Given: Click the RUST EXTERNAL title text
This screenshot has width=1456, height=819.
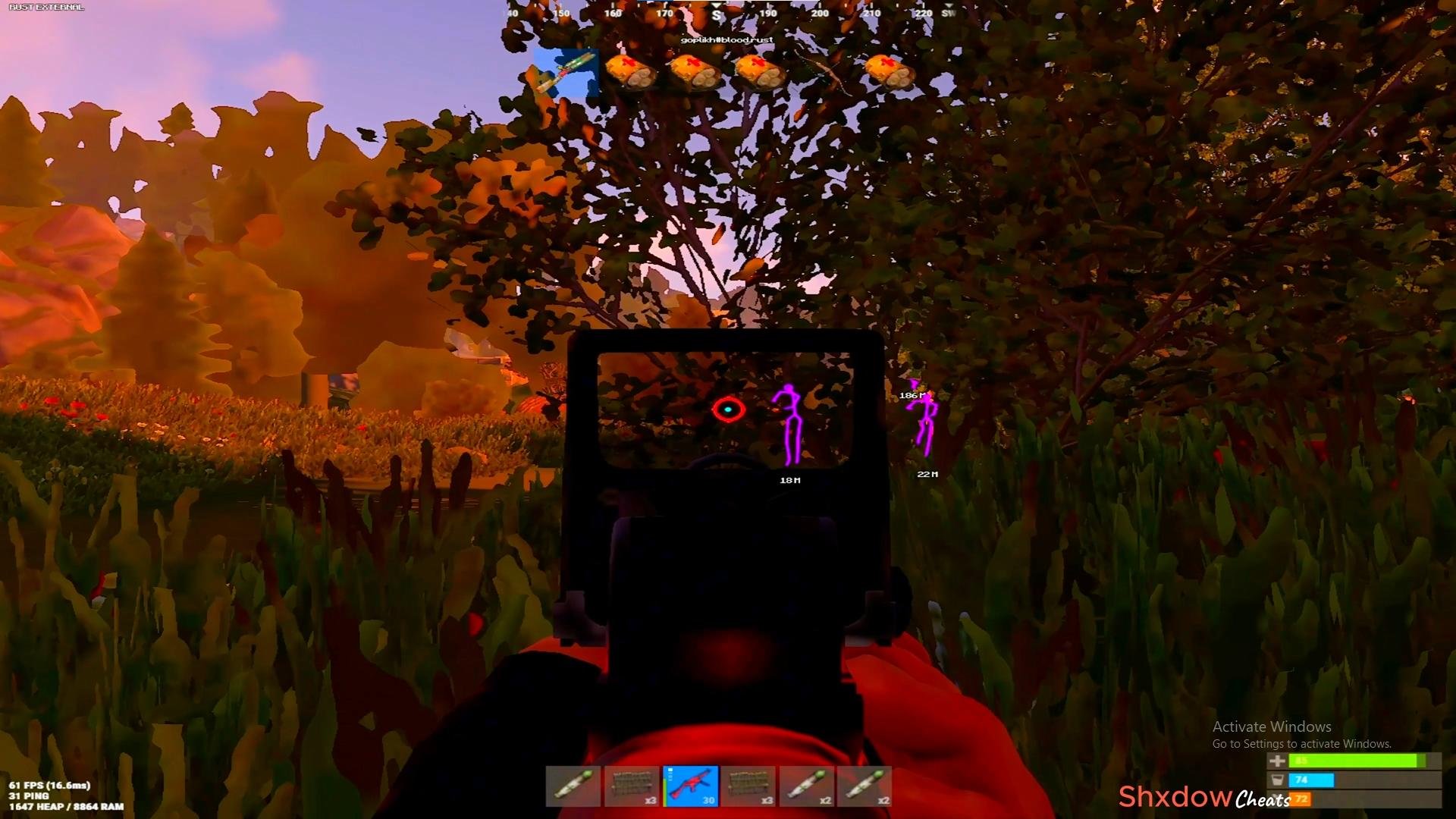Looking at the screenshot, I should [x=45, y=5].
